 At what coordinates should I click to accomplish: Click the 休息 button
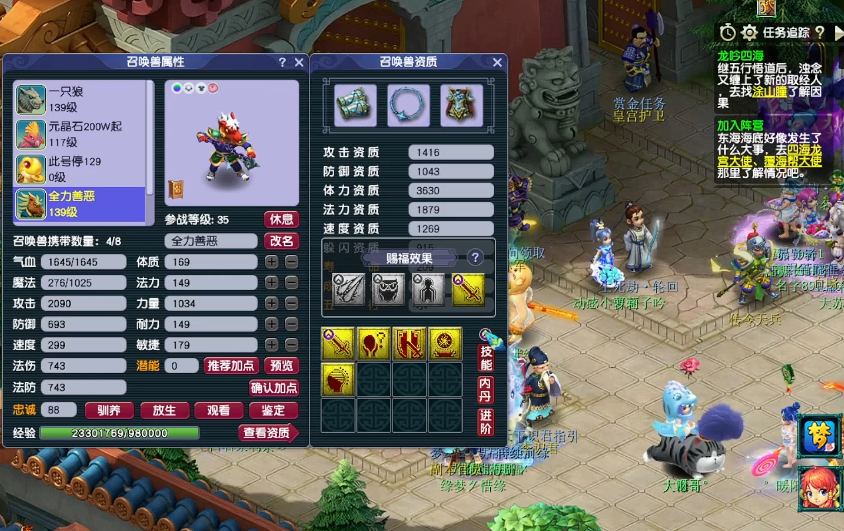pyautogui.click(x=282, y=219)
